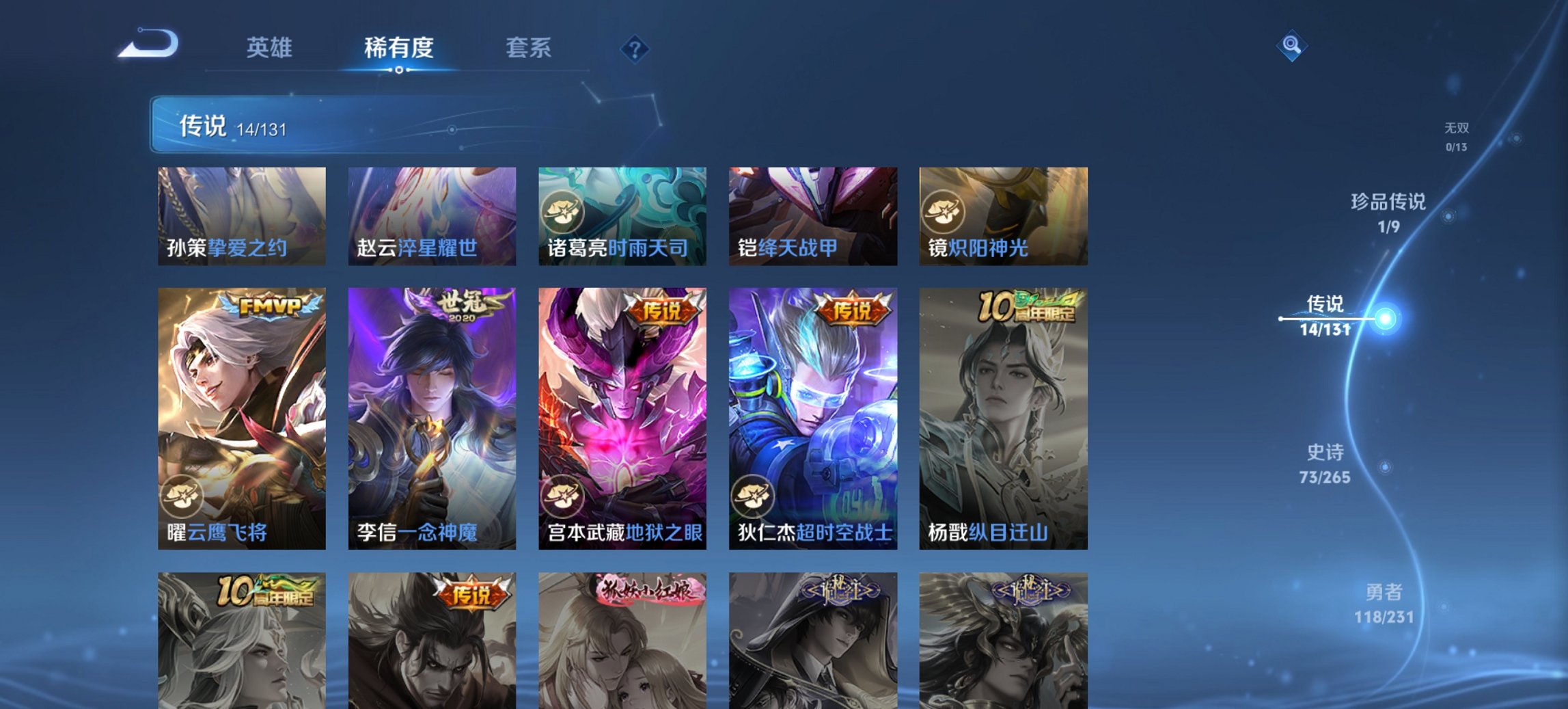
Task: Switch to the 英雄 tab
Action: pos(271,48)
